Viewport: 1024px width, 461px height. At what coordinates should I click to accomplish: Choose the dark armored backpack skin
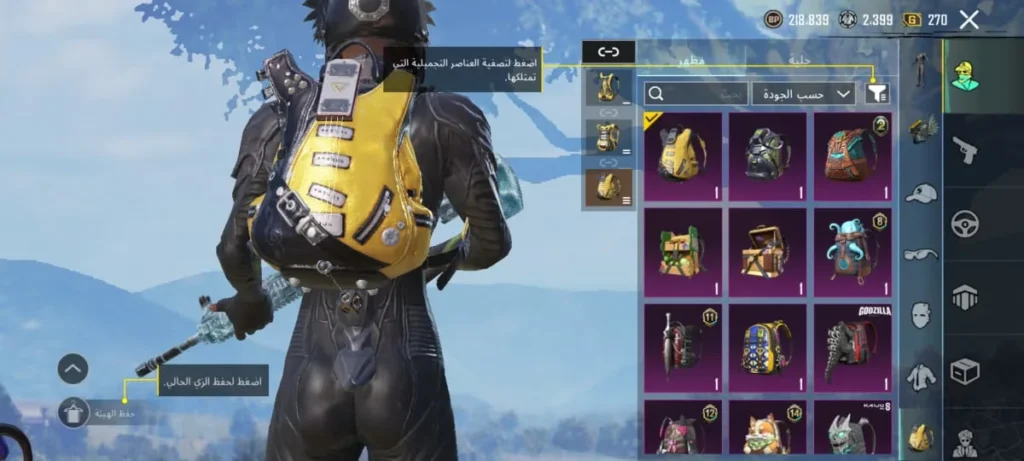coord(767,155)
